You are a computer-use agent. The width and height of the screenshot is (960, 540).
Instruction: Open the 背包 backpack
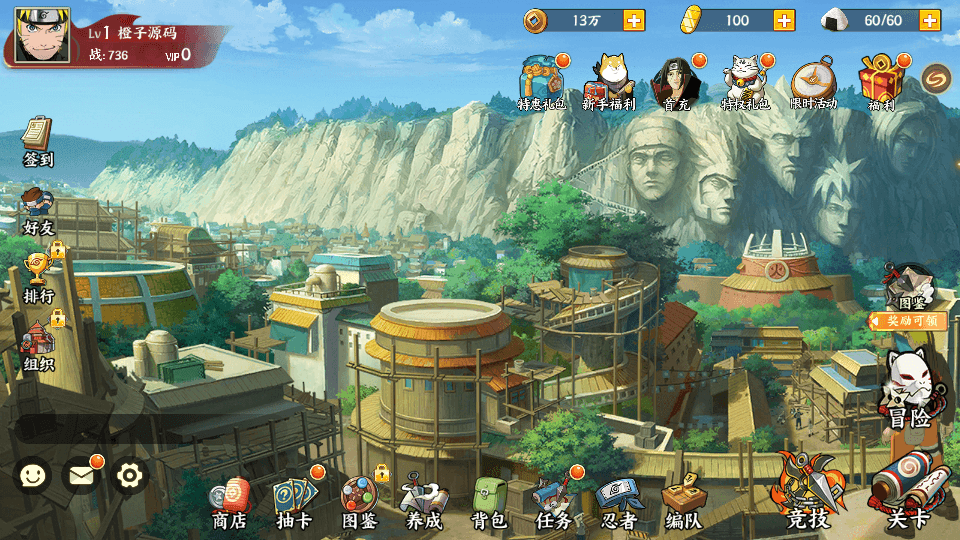coord(489,500)
